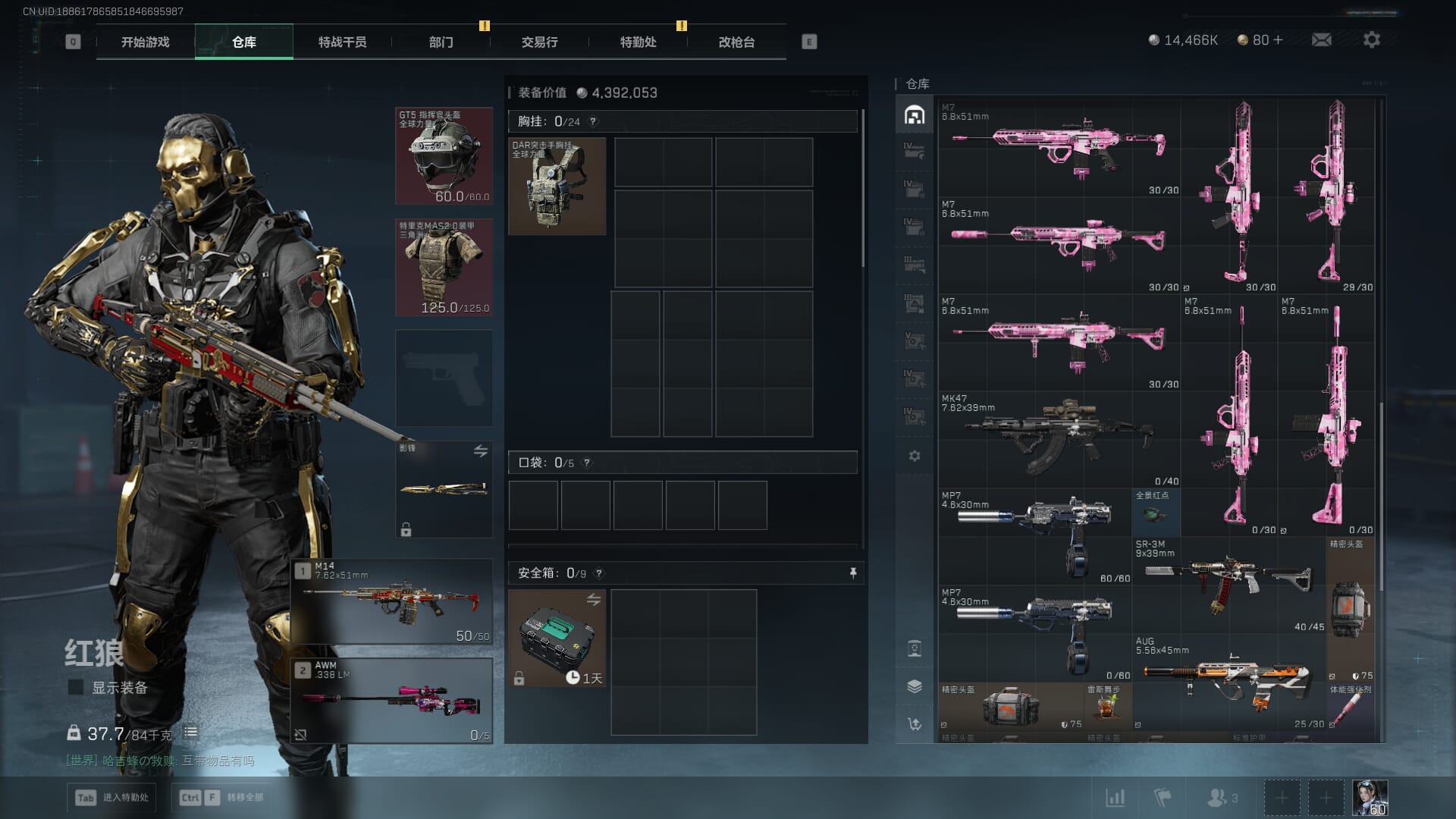Select the 特里克MAS2.0 armor slot
This screenshot has width=1456, height=819.
[x=444, y=267]
